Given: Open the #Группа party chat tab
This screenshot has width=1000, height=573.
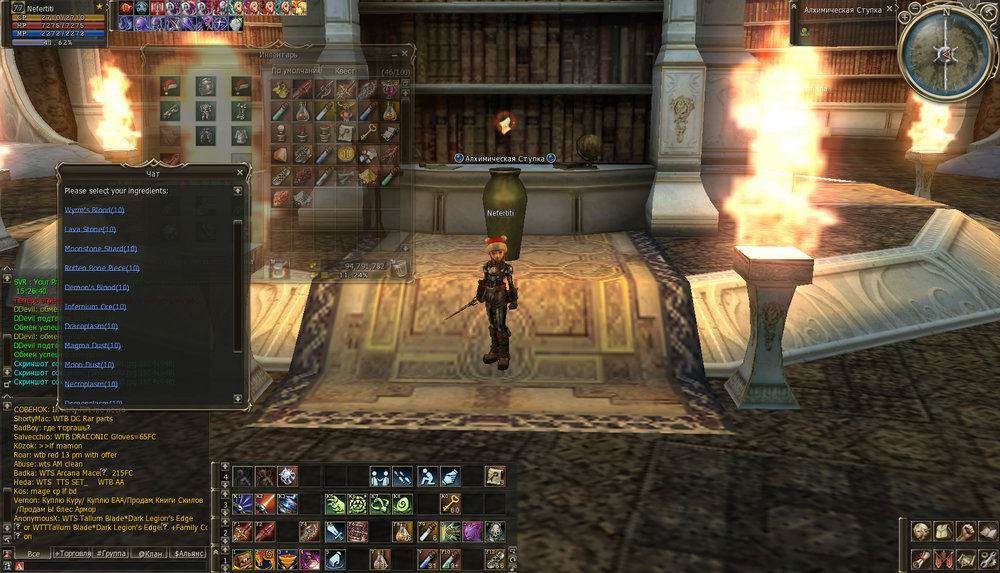Looking at the screenshot, I should point(112,552).
